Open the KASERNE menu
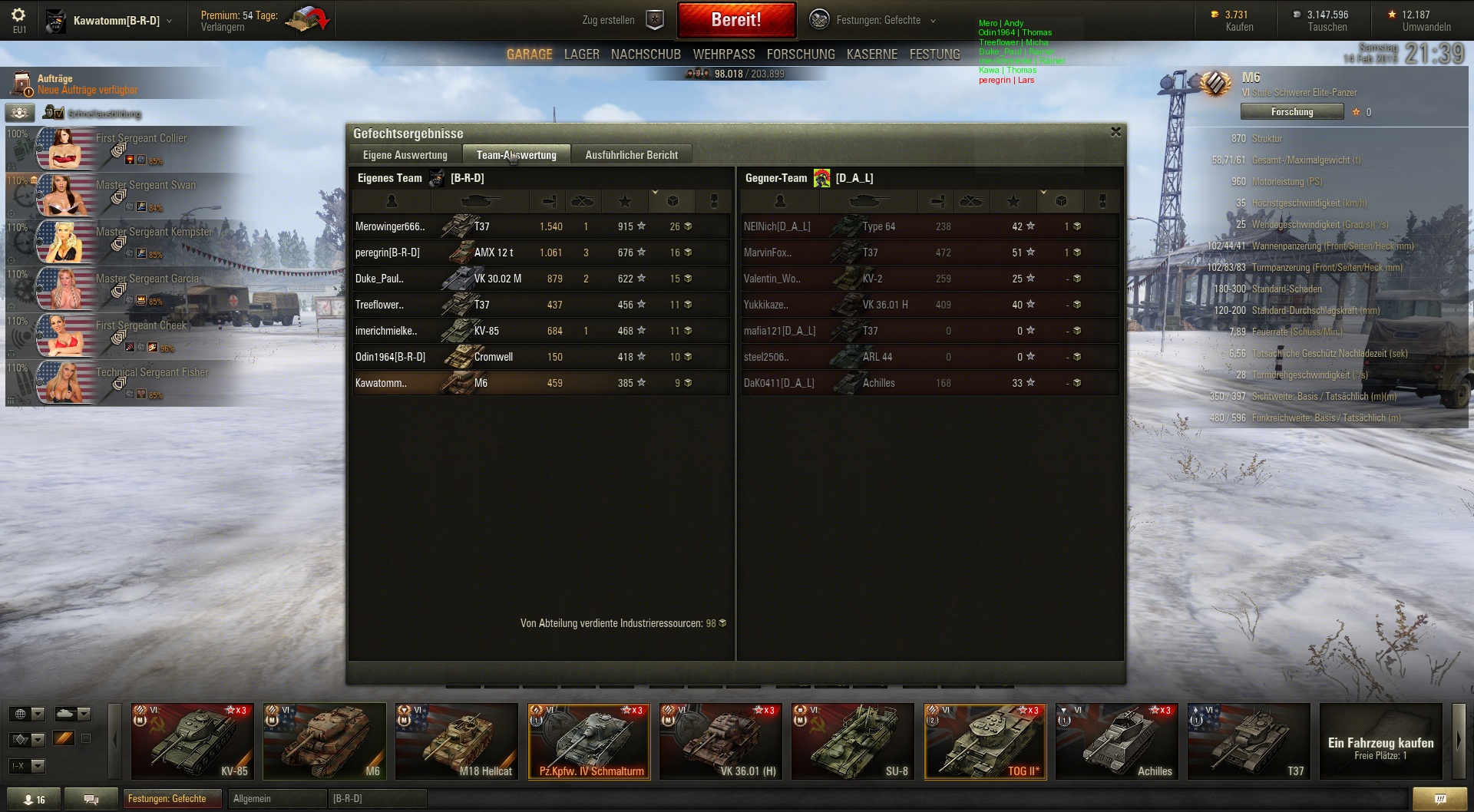Image resolution: width=1474 pixels, height=812 pixels. click(871, 54)
